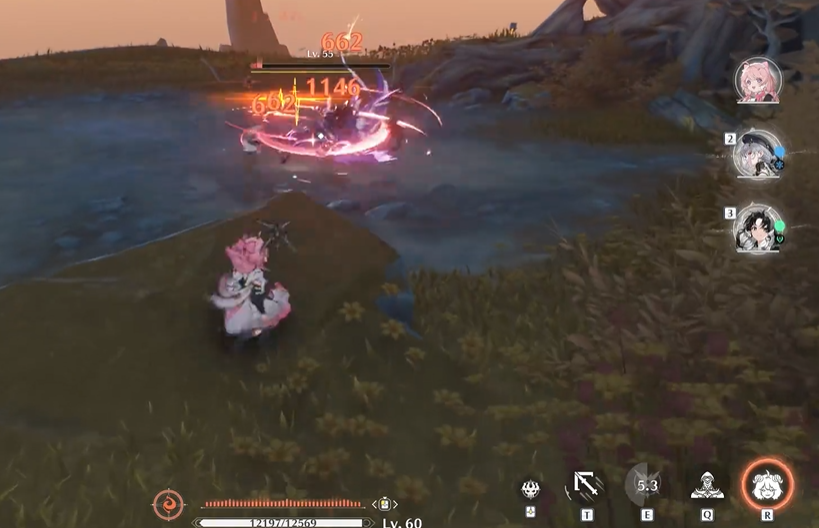This screenshot has width=819, height=528.
Task: Use the hooded figure echo skill
Action: tap(707, 485)
